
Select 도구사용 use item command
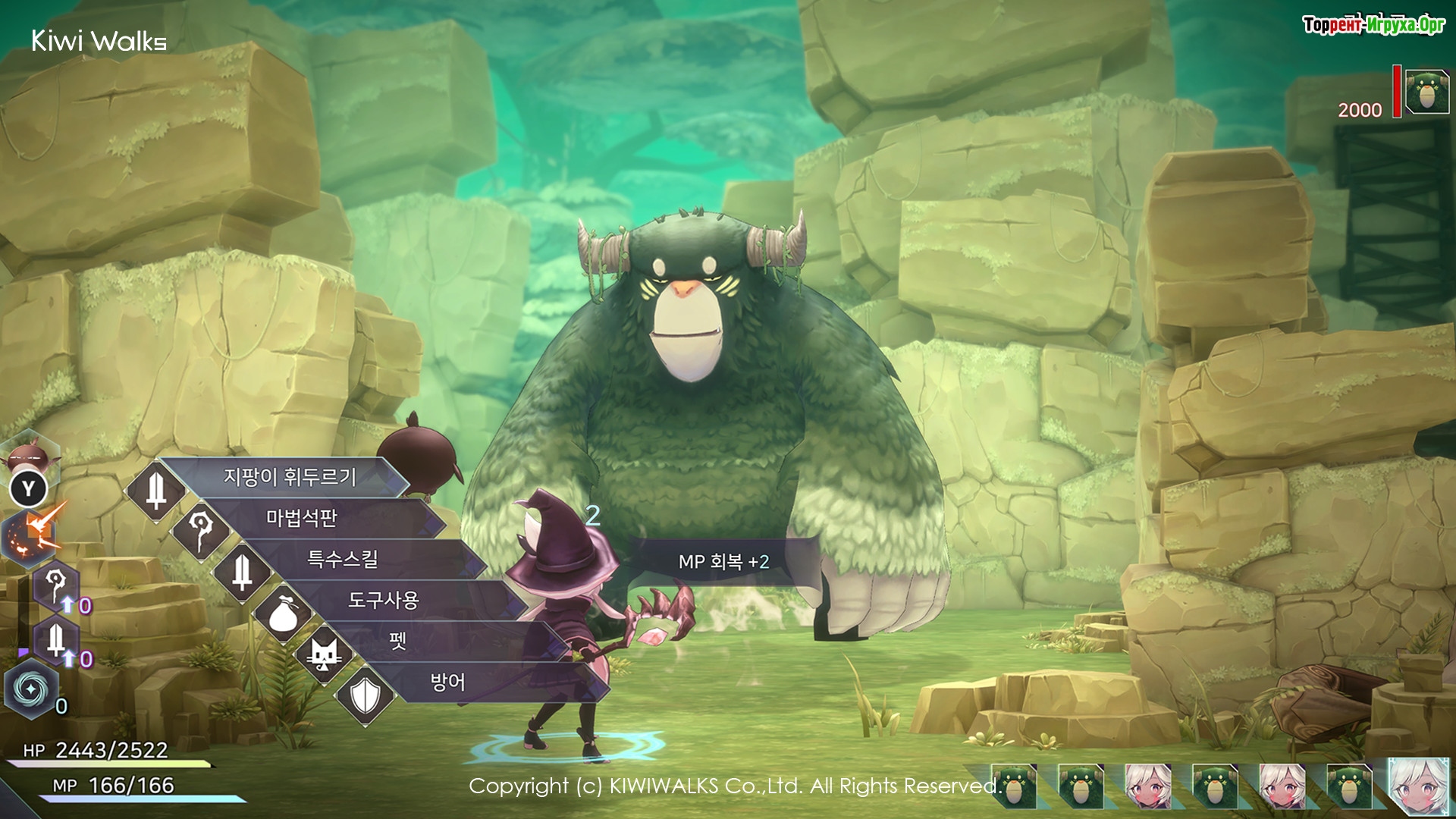tap(383, 601)
